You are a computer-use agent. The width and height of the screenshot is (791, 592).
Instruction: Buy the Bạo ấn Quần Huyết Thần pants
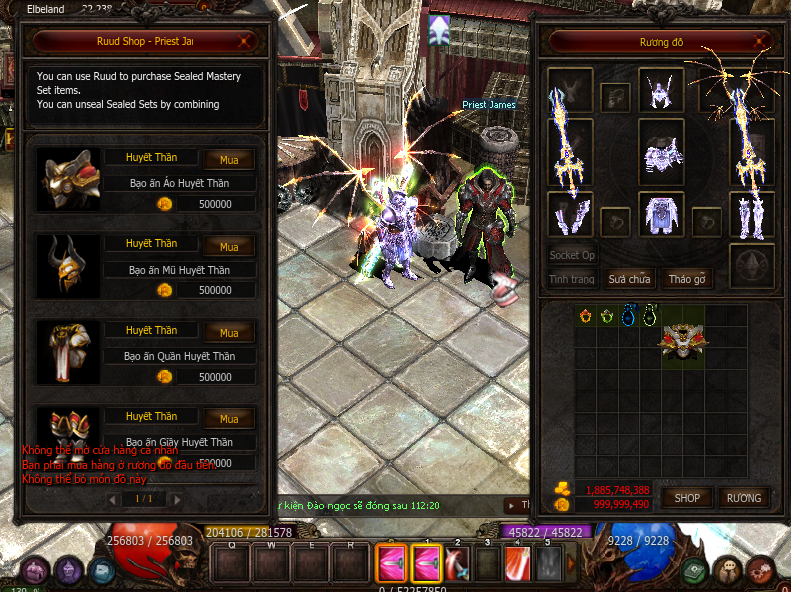[x=229, y=333]
